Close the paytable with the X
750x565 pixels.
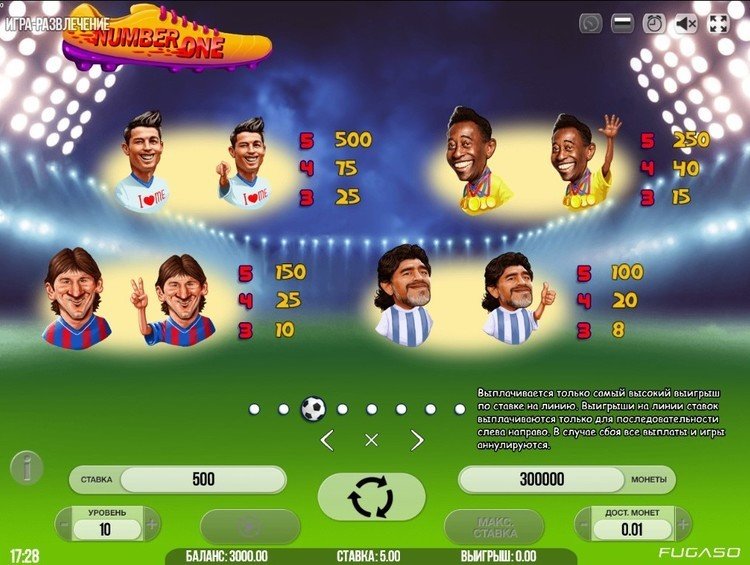click(371, 440)
